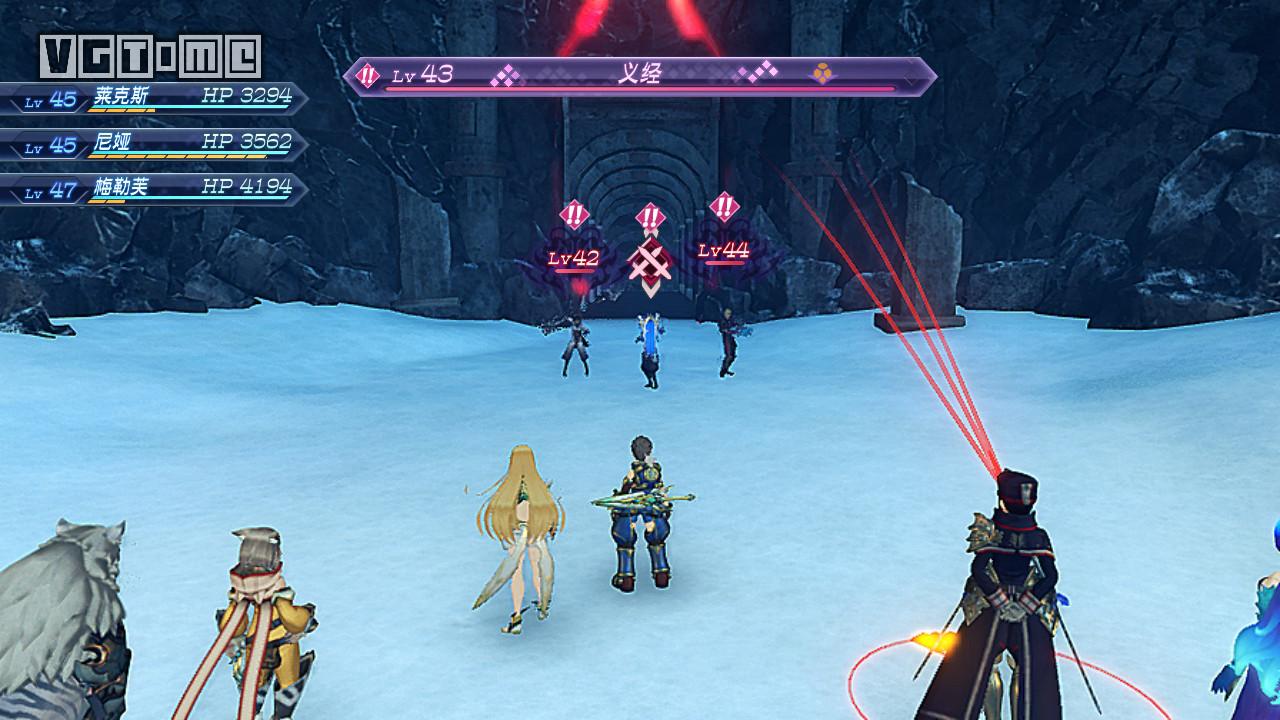Click the crossed-swords target marker
The image size is (1280, 720).
pyautogui.click(x=649, y=263)
